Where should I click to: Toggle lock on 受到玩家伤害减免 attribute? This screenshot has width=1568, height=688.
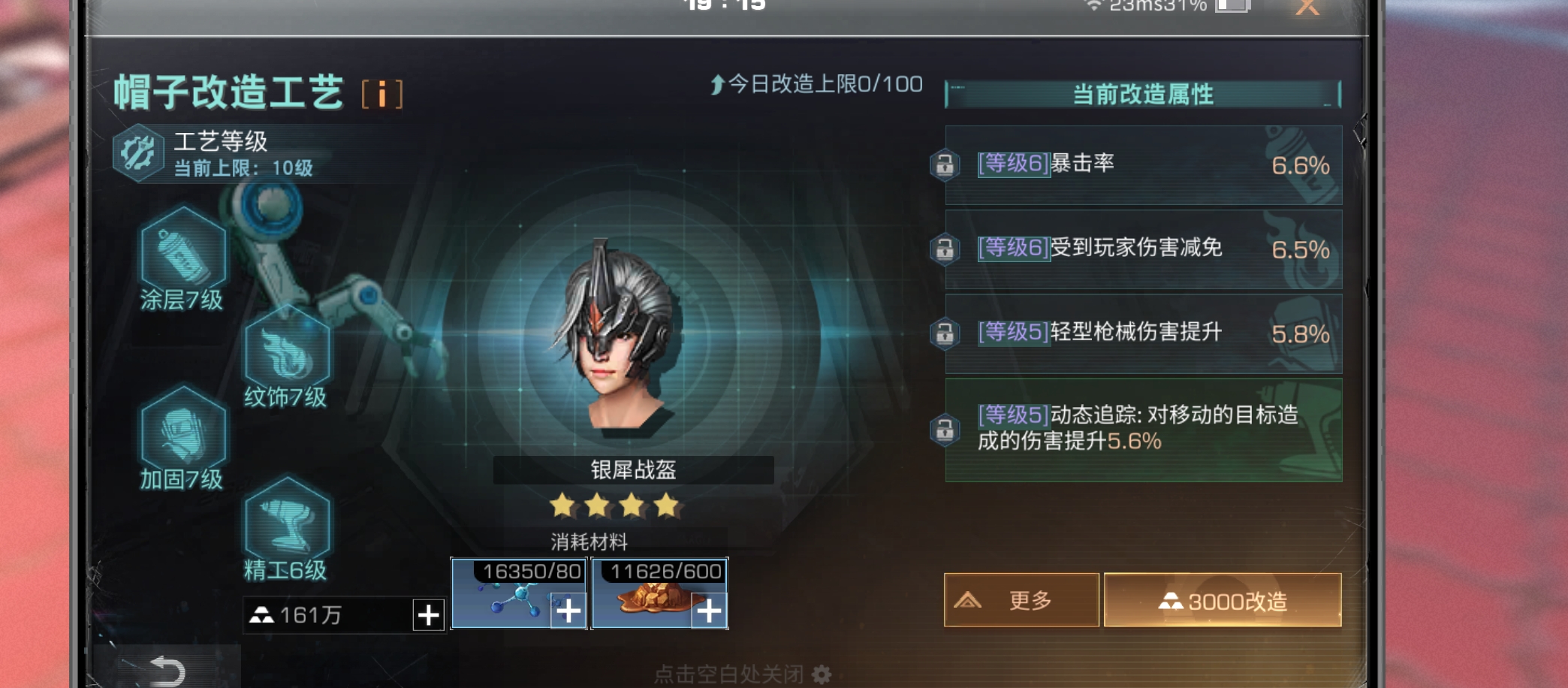pos(945,249)
